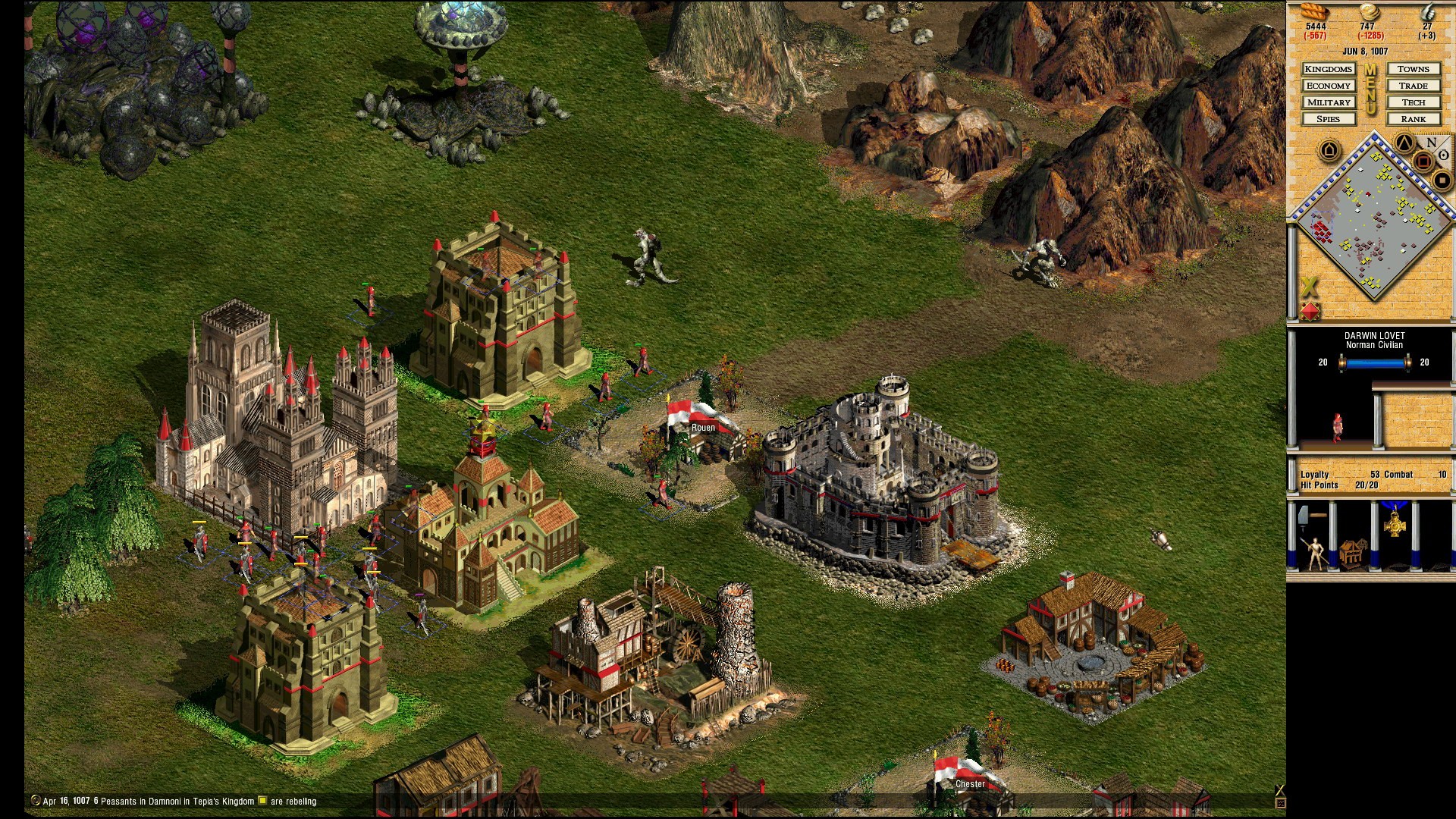Image resolution: width=1456 pixels, height=819 pixels.
Task: Toggle the red square minimap view mode
Action: pyautogui.click(x=1423, y=160)
